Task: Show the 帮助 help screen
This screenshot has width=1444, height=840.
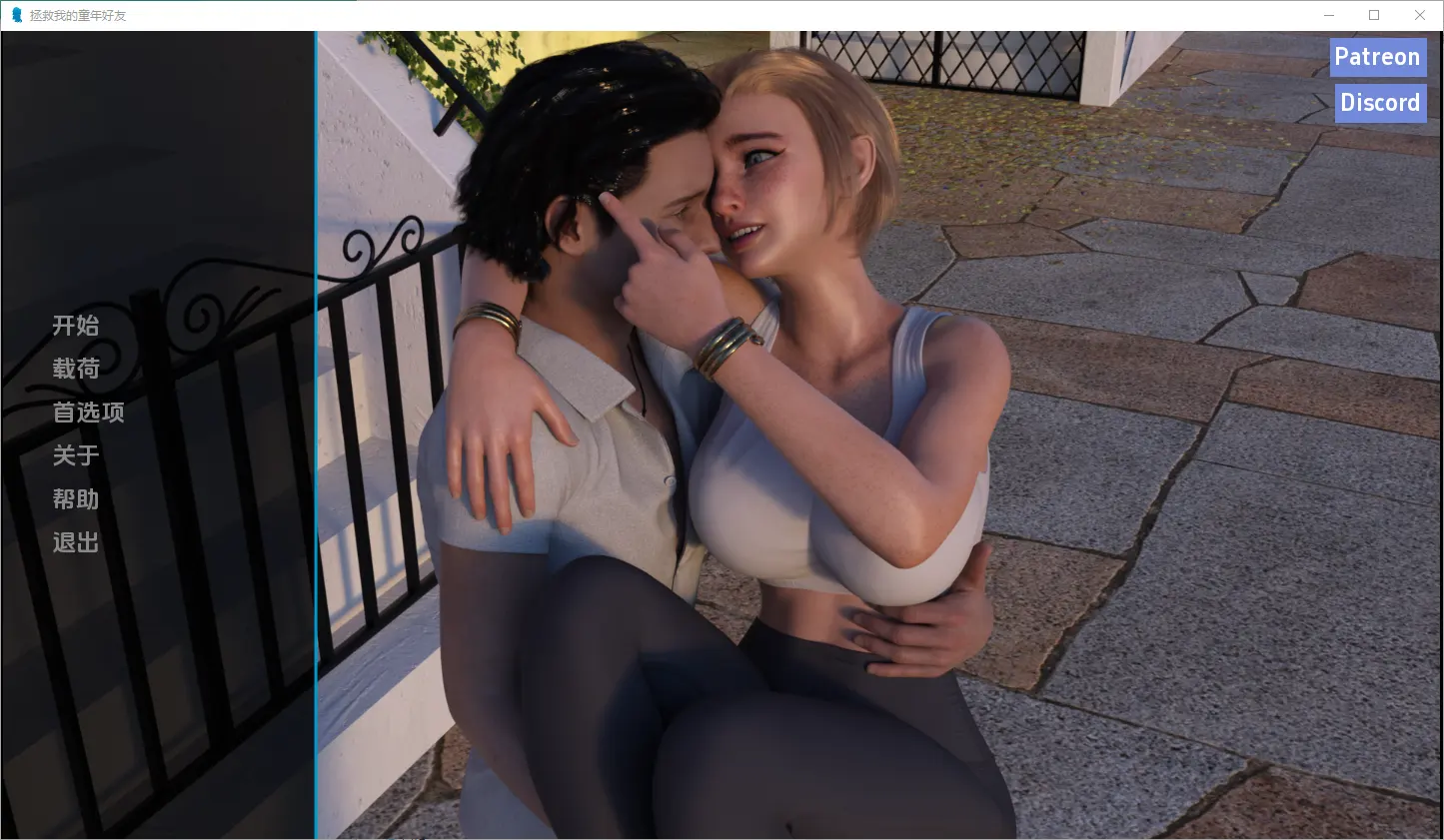Action: (76, 499)
